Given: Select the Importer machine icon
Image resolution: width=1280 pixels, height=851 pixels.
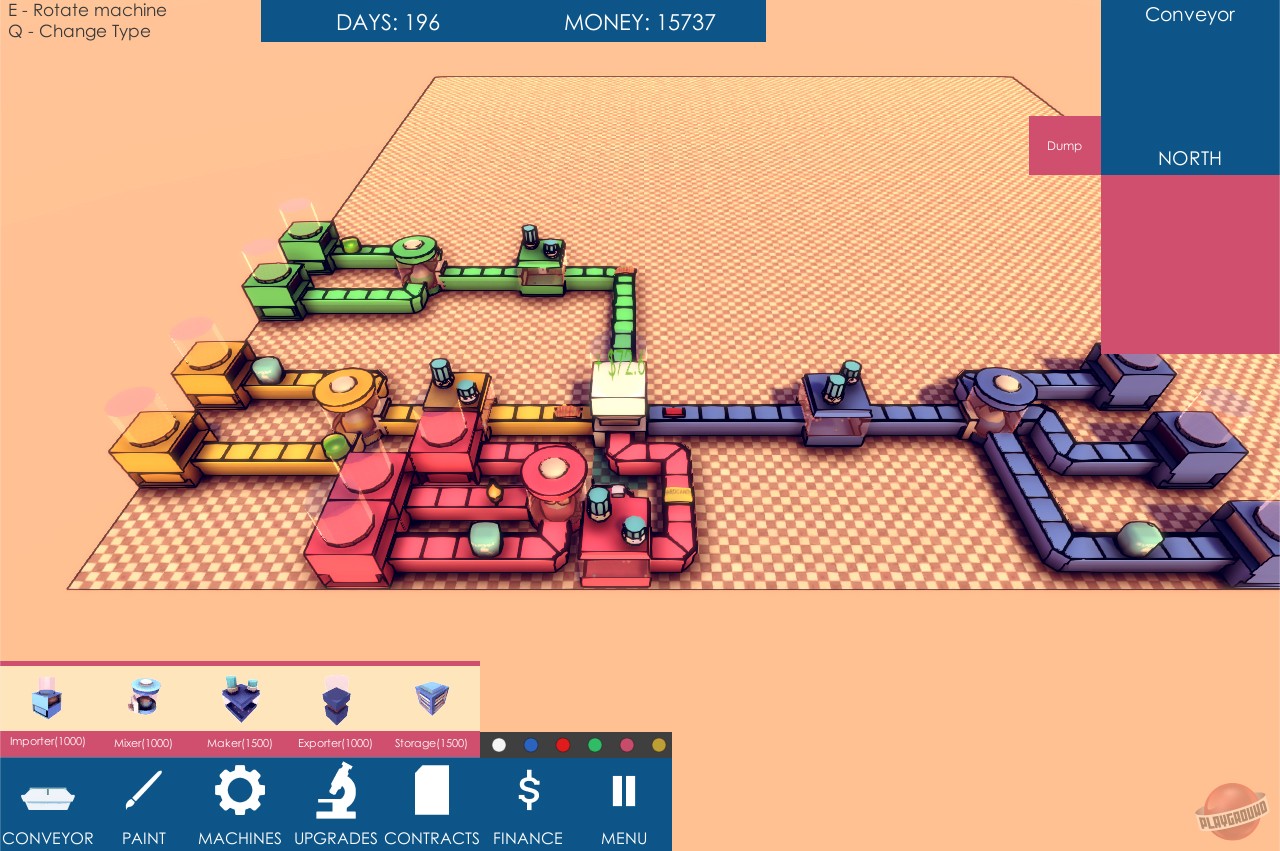Looking at the screenshot, I should 47,699.
